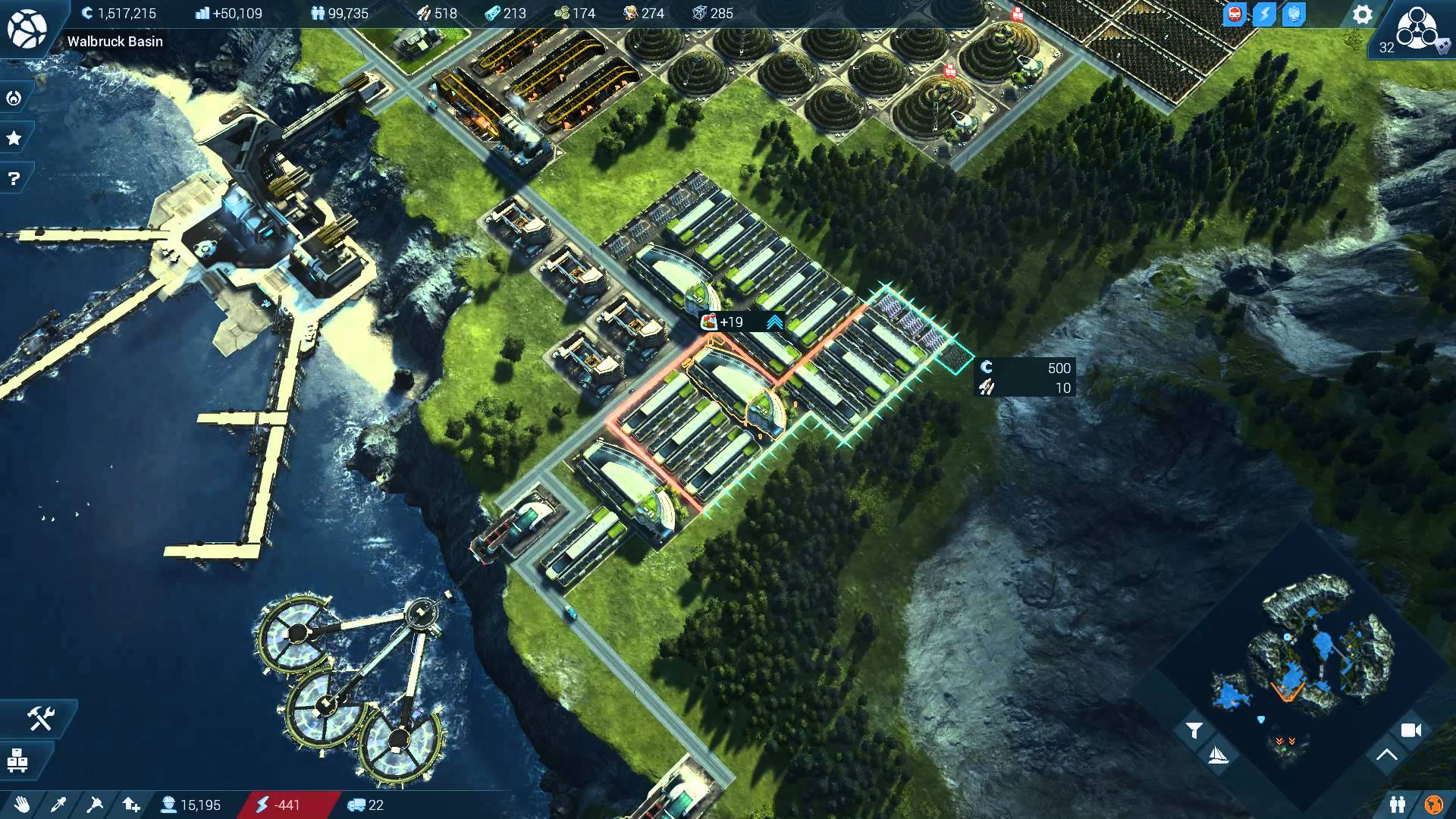
Task: Open game settings with the gear icon
Action: (1363, 14)
